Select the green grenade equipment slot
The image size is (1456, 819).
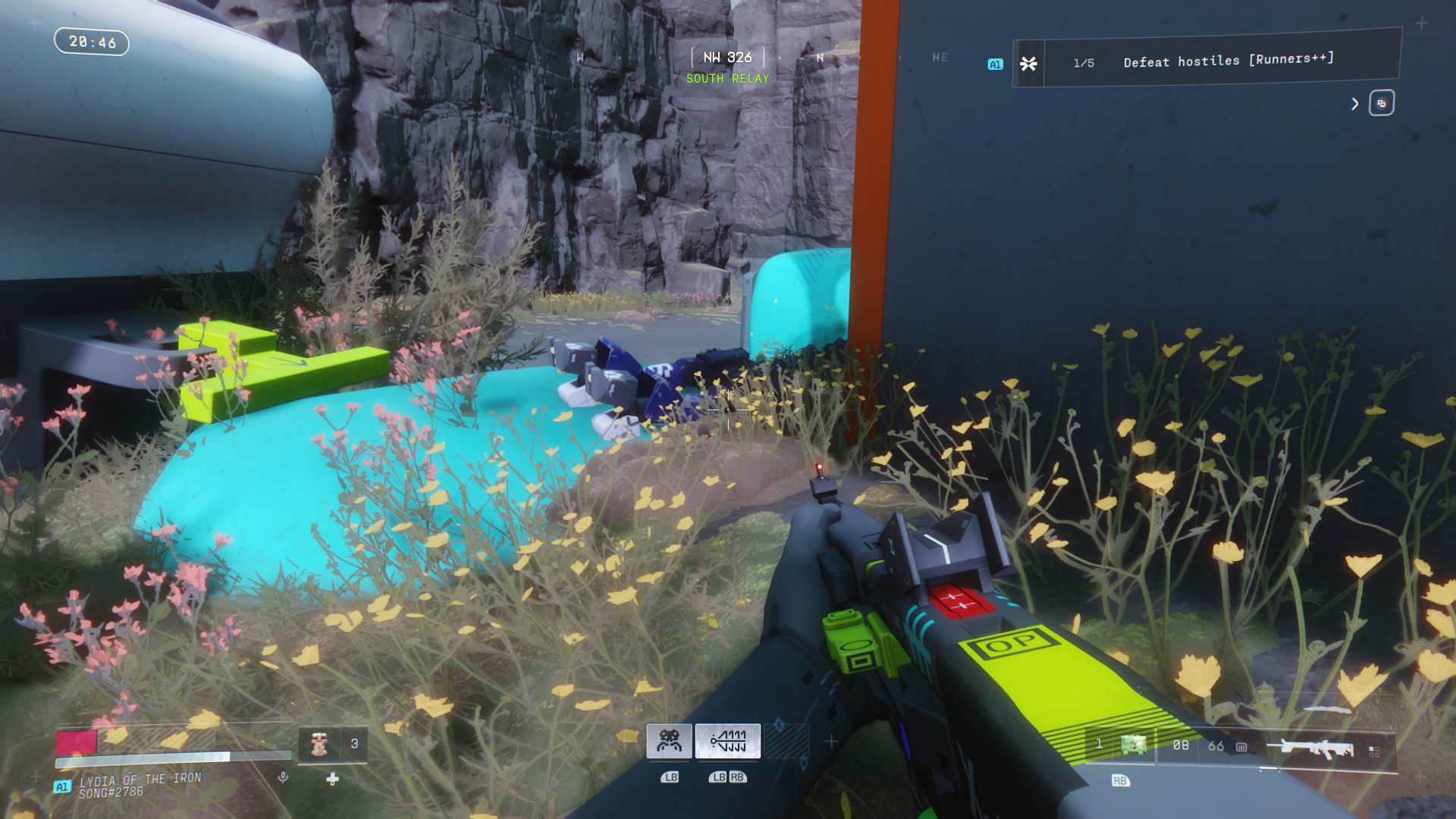pos(1134,745)
